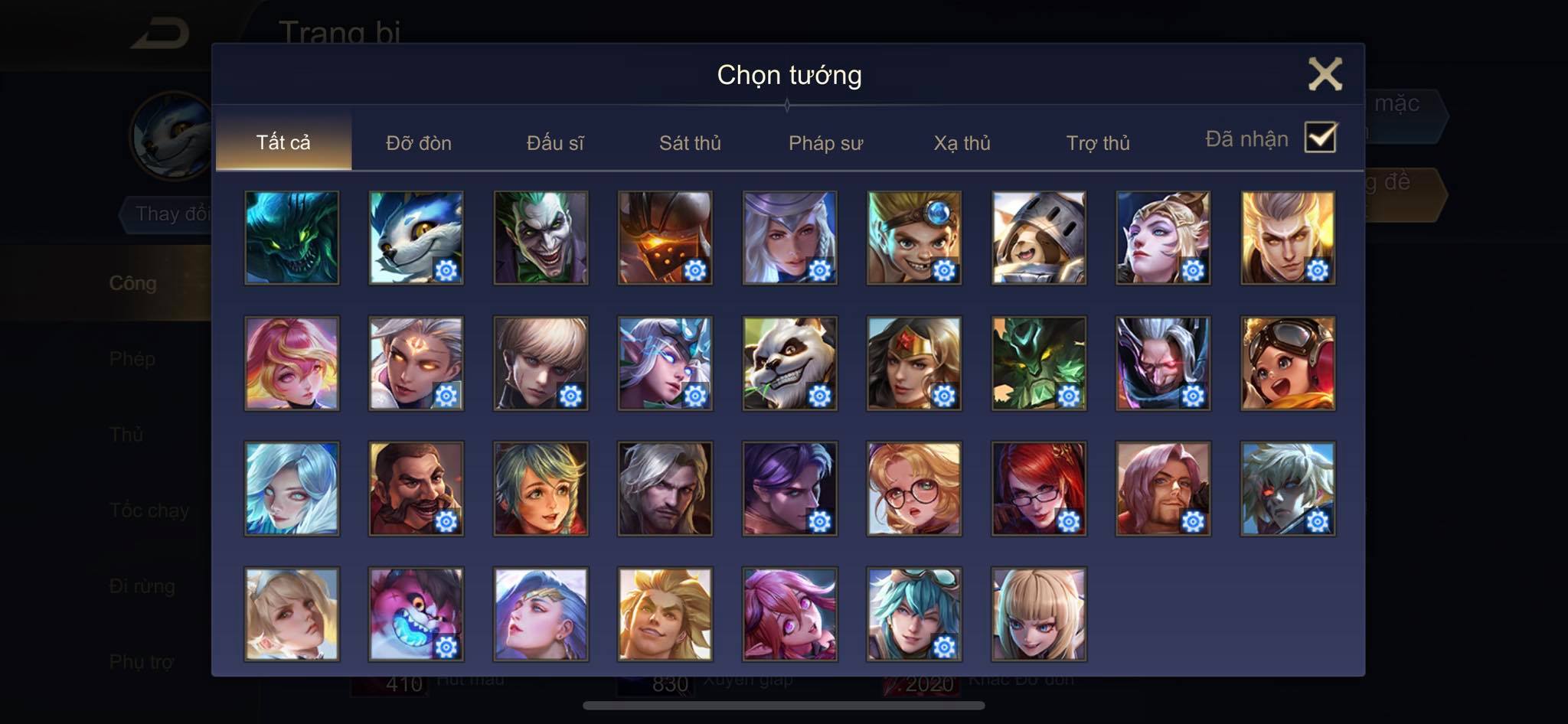Toggle the Đã nhận checkbox
The width and height of the screenshot is (1568, 724).
point(1320,139)
